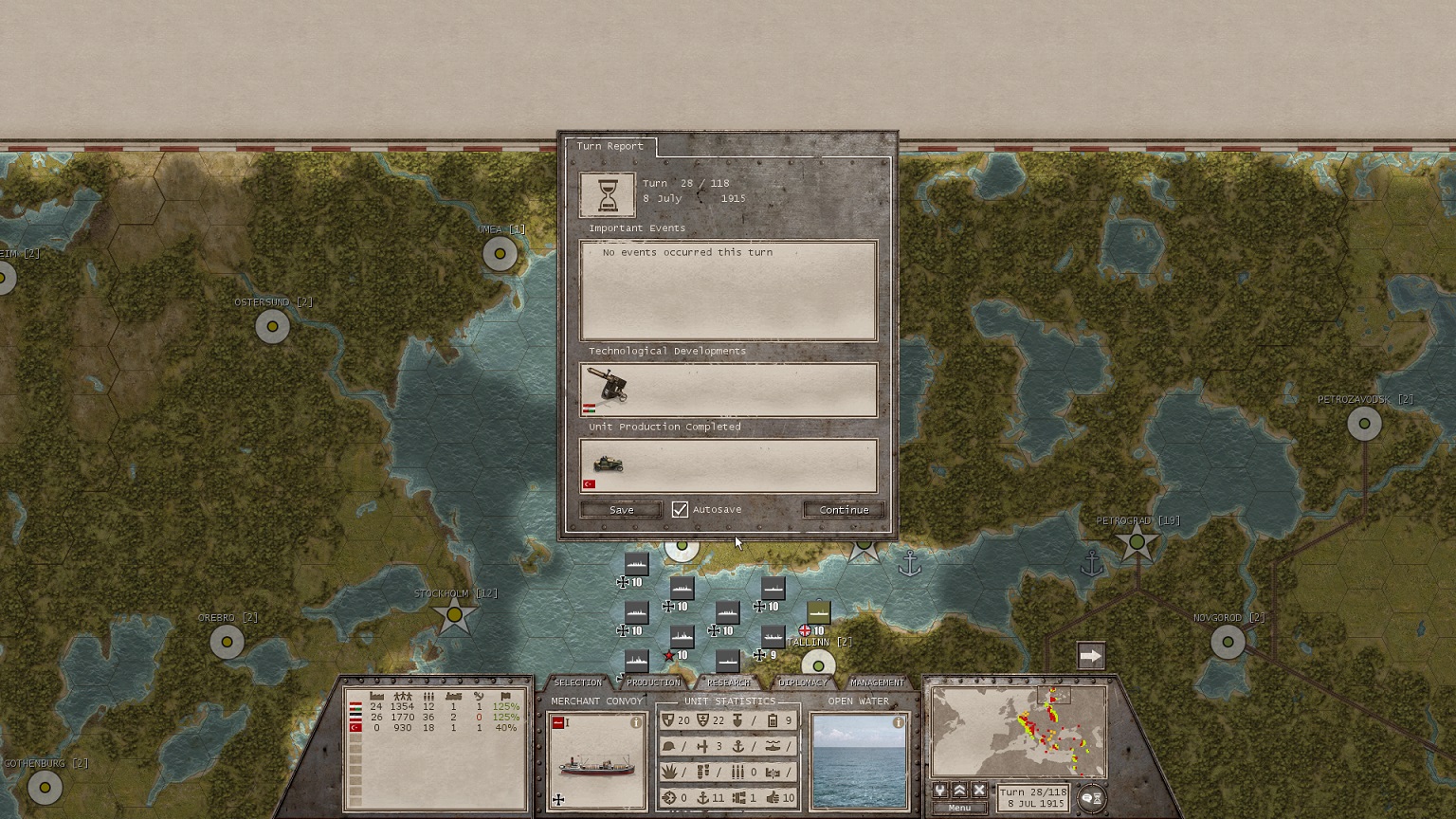Image resolution: width=1456 pixels, height=819 pixels.
Task: Select the completed armored car production entry
Action: (608, 464)
